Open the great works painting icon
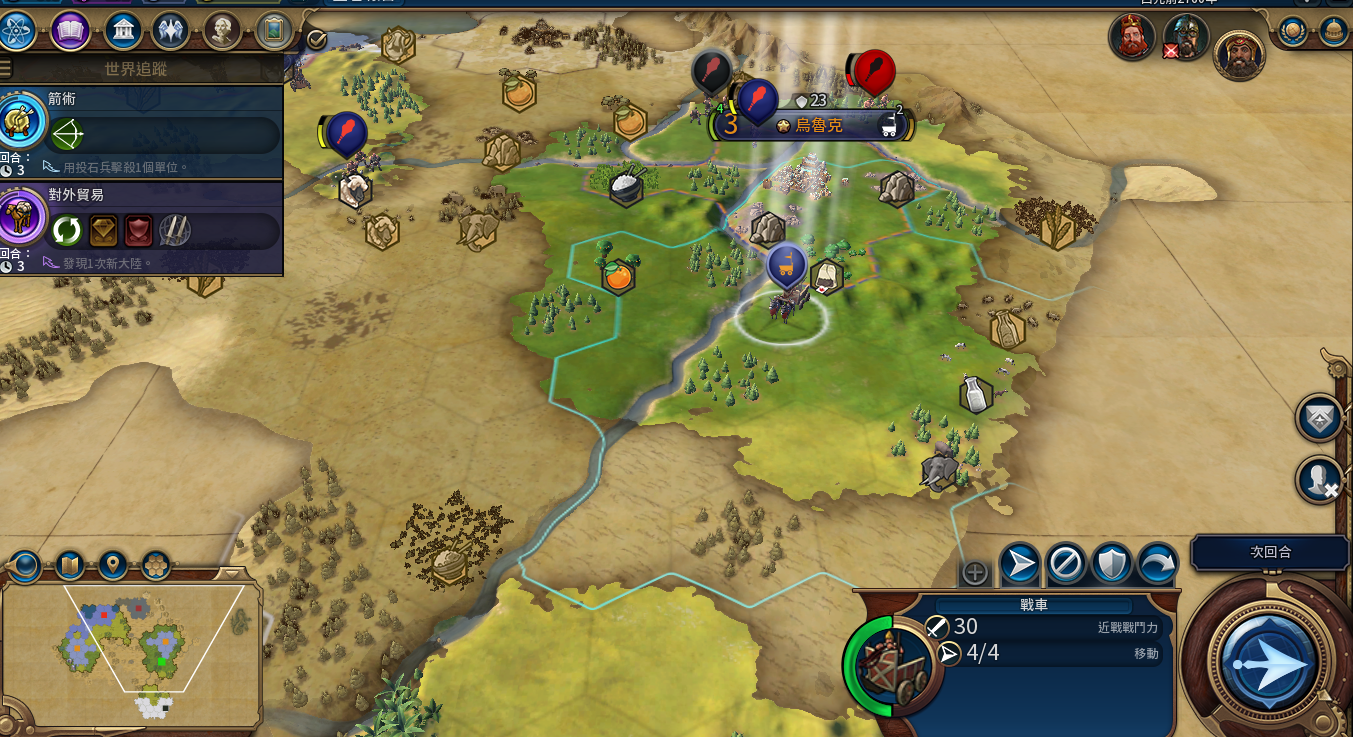The height and width of the screenshot is (737, 1353). point(273,31)
